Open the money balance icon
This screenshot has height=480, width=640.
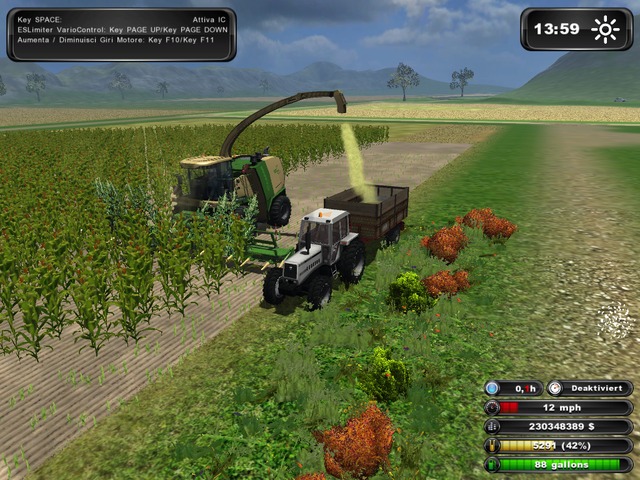coord(492,427)
